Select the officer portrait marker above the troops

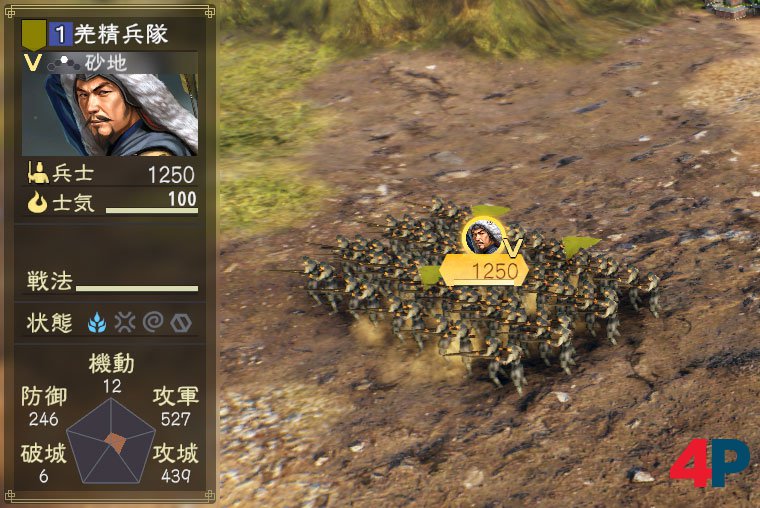483,236
